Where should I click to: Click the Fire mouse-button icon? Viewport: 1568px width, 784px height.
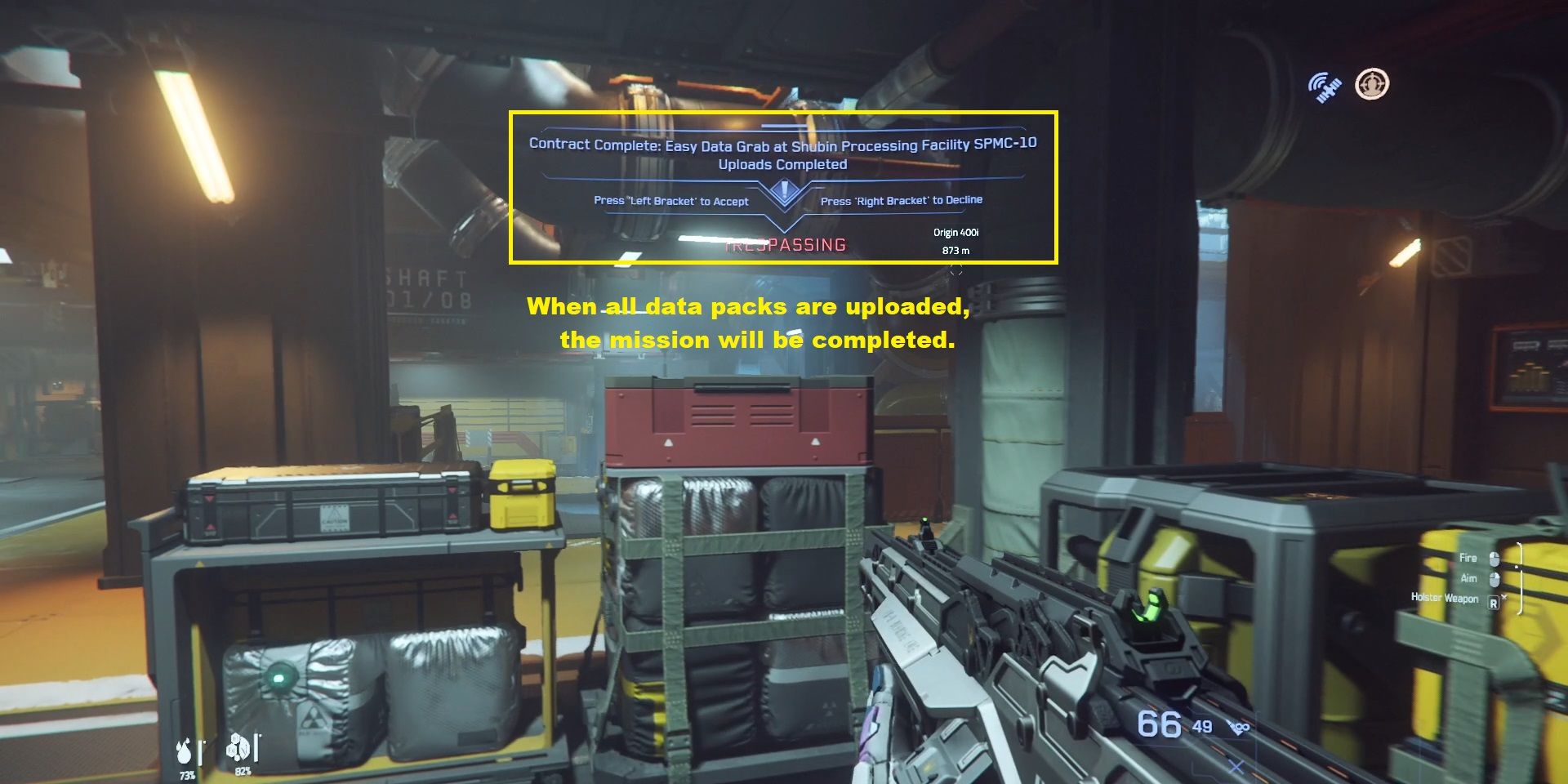click(x=1494, y=559)
